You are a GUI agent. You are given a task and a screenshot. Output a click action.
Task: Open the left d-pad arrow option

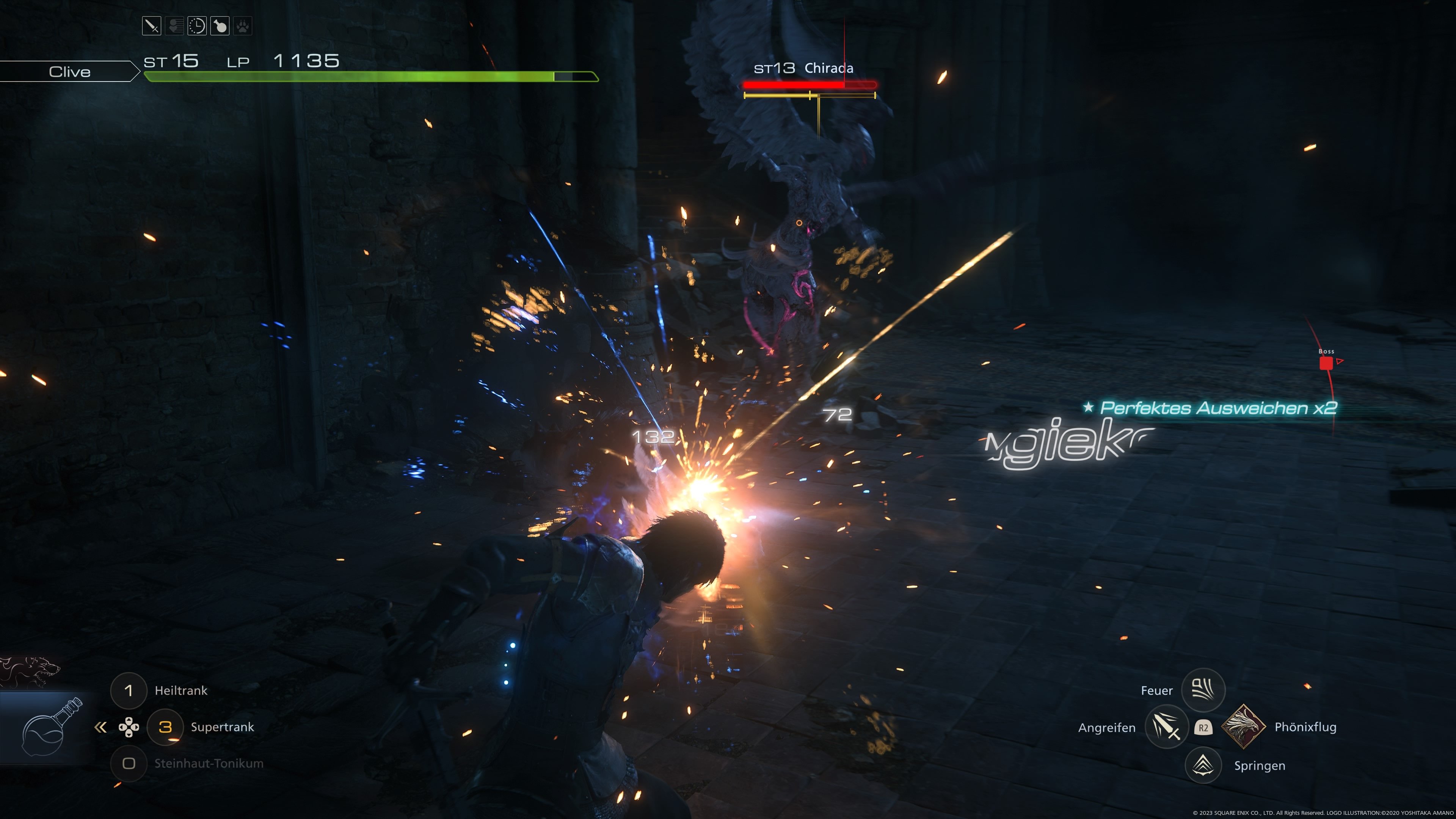click(122, 728)
